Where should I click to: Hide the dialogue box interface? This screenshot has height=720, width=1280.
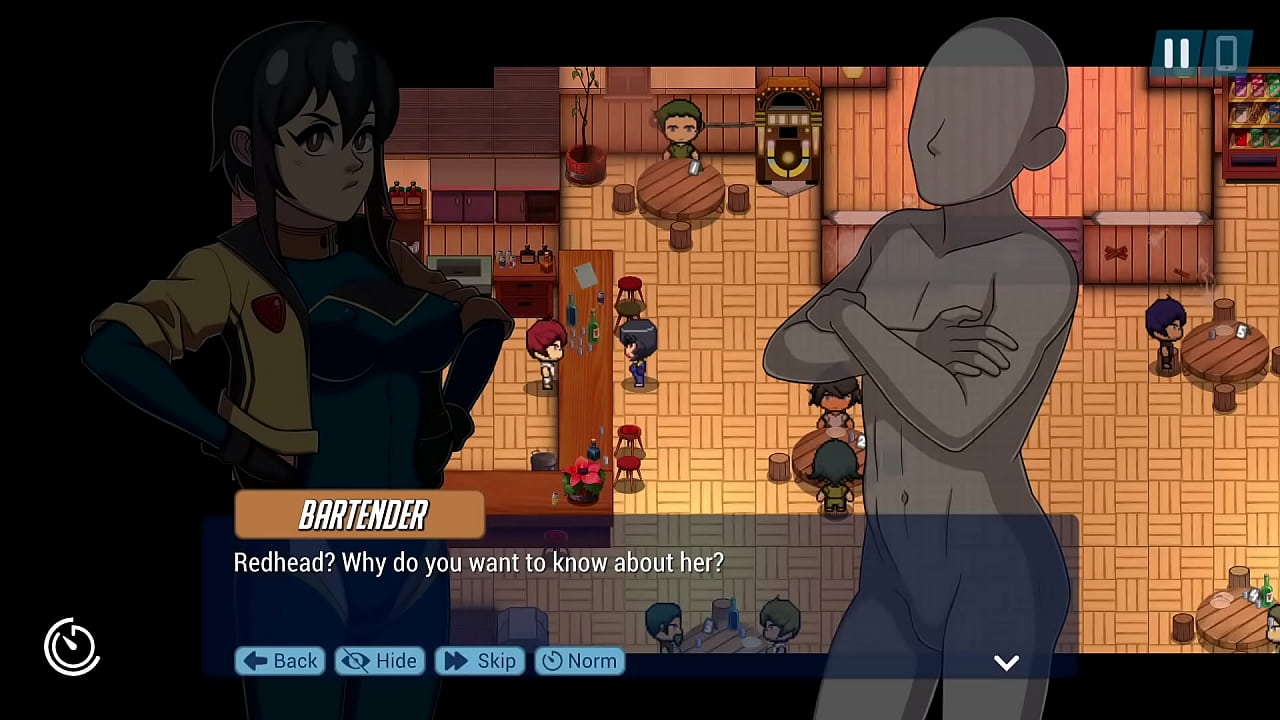(x=378, y=661)
